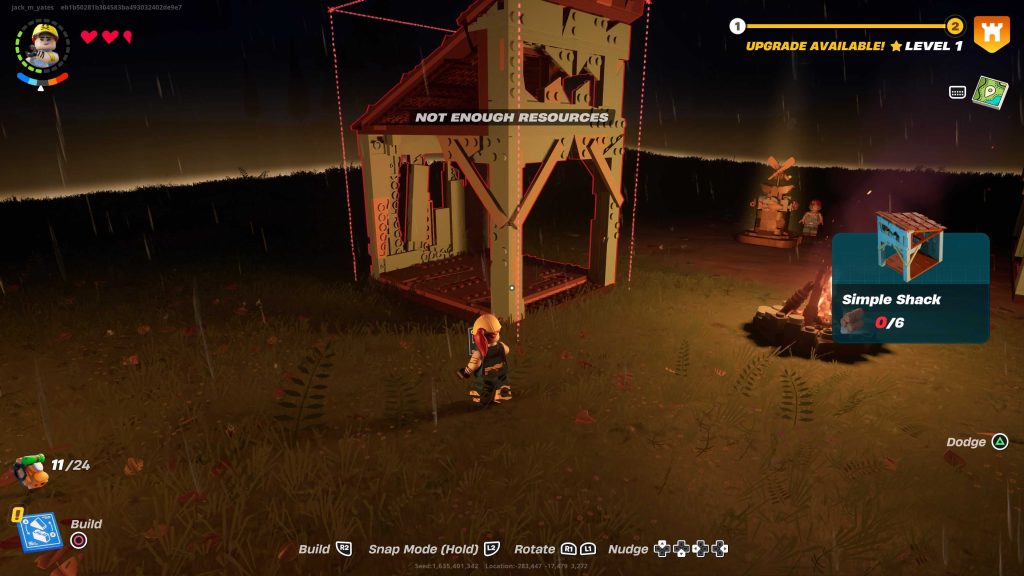1024x576 pixels.
Task: Select the Simple Shack build card
Action: pyautogui.click(x=910, y=284)
